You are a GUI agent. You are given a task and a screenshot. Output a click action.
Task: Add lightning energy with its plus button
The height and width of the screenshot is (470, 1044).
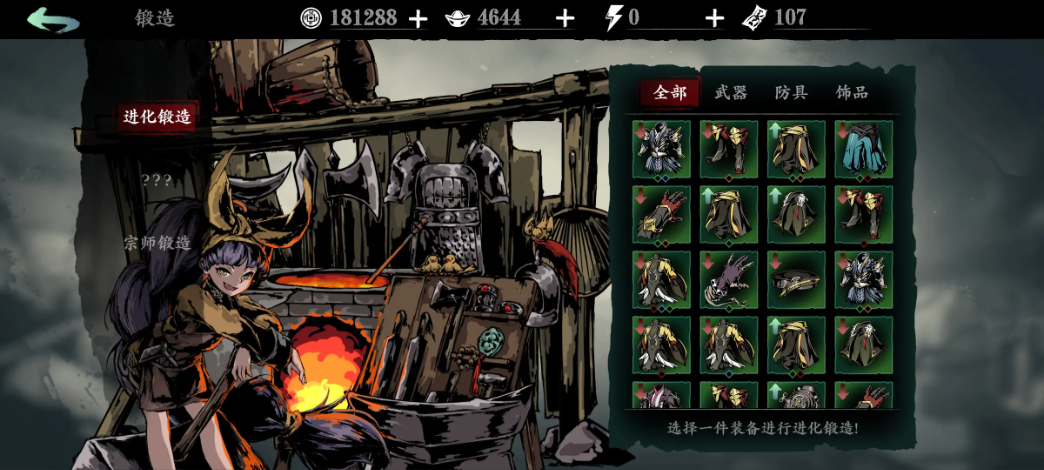(714, 18)
